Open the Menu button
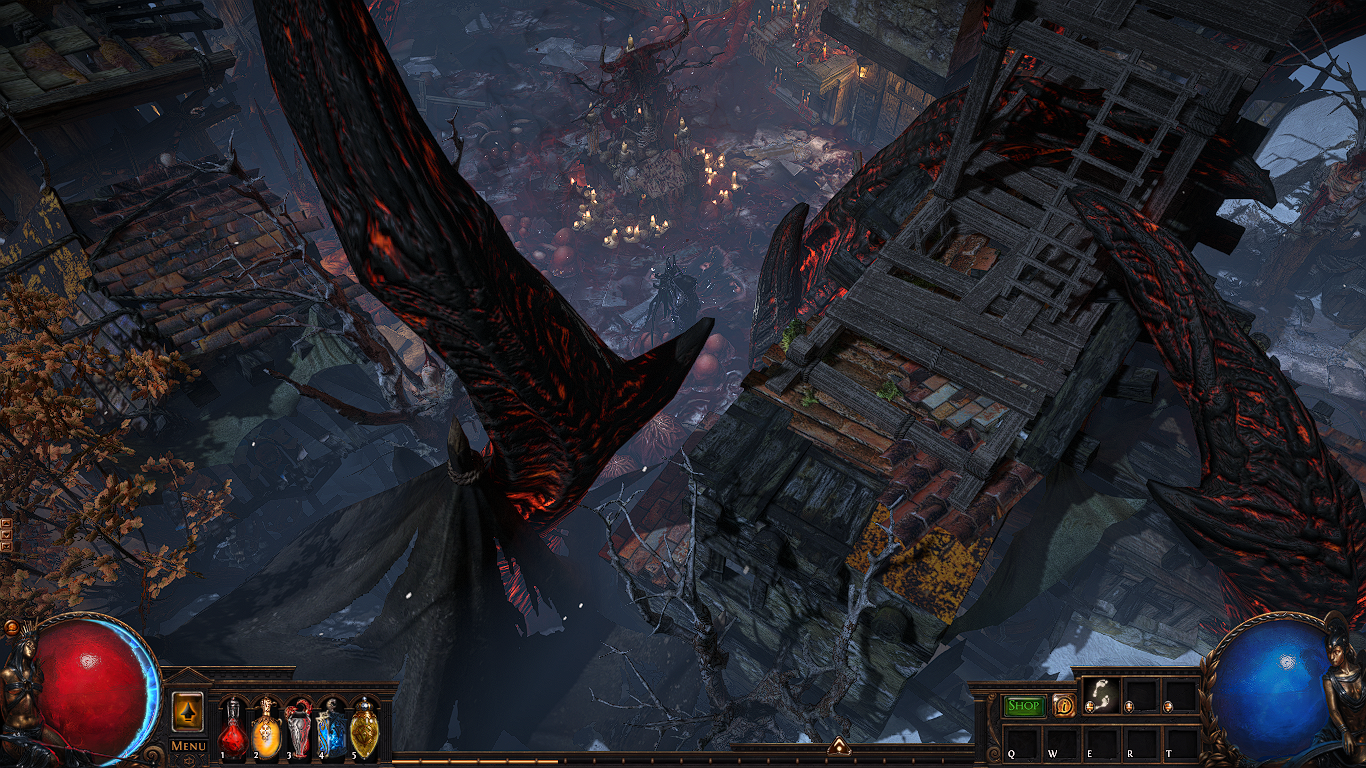Viewport: 1366px width, 768px height. 188,745
